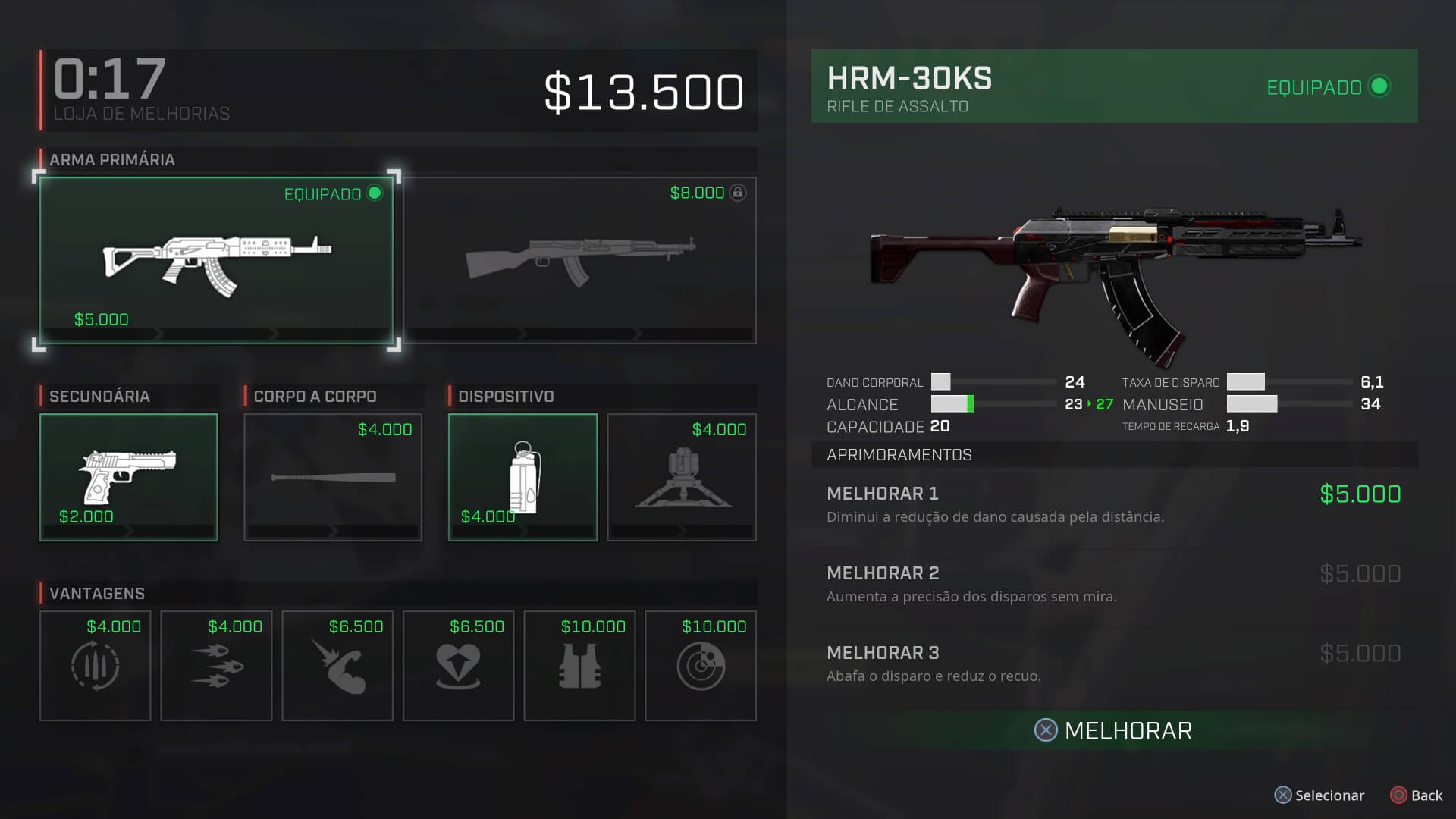Choose the Melhorar 3 upgrade row
Image resolution: width=1456 pixels, height=819 pixels.
(1113, 664)
